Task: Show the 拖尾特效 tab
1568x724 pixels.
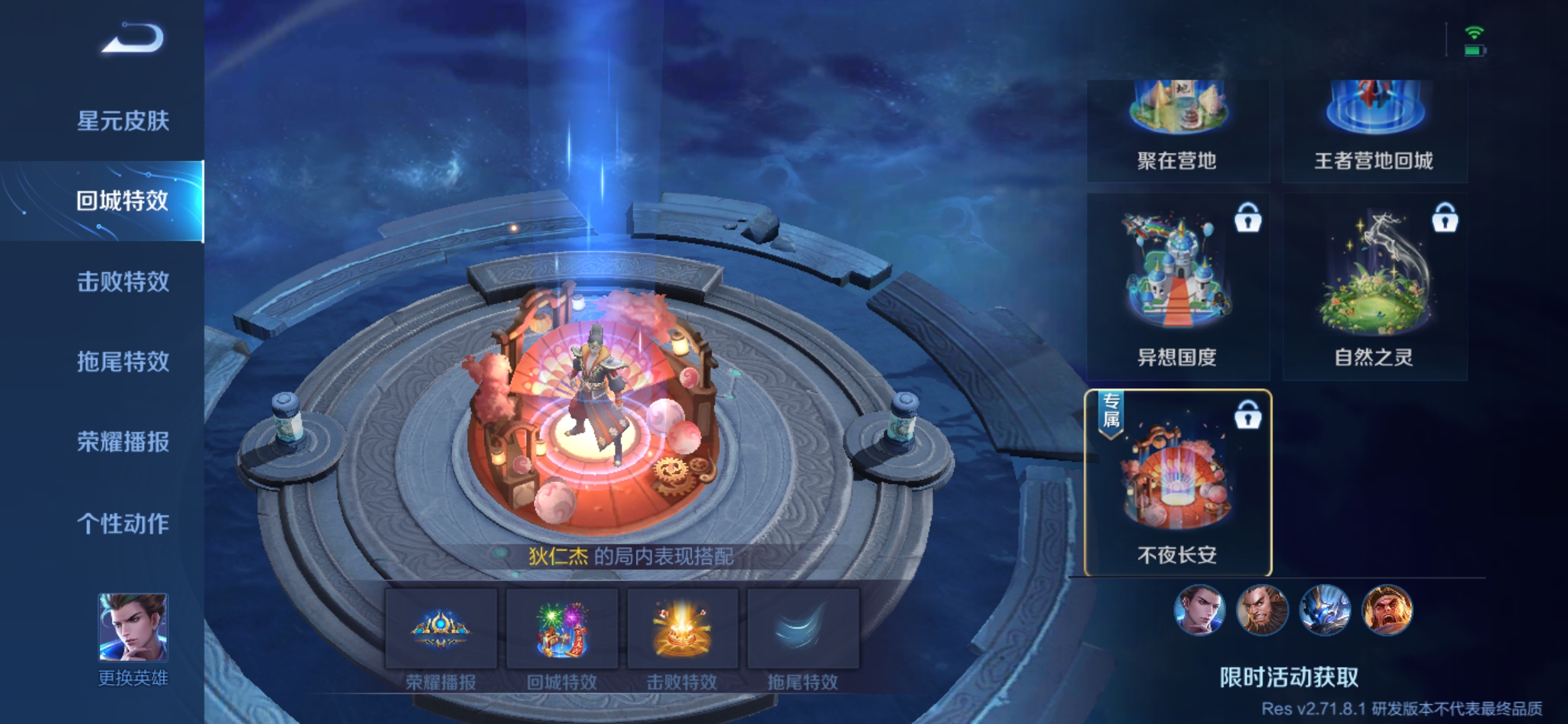Action: (123, 362)
